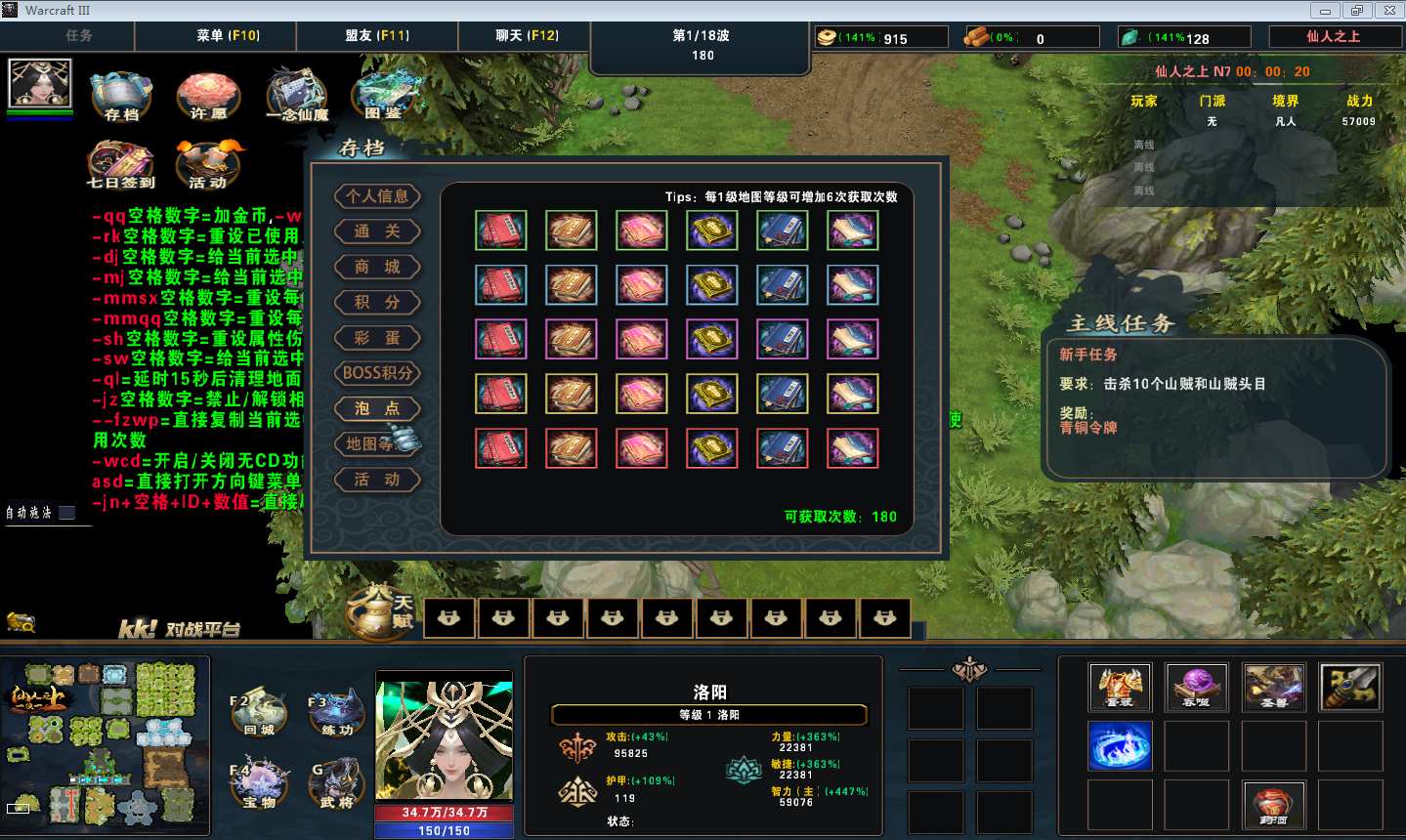
Task: Activate the 回城 return-to-town button
Action: pos(259,715)
